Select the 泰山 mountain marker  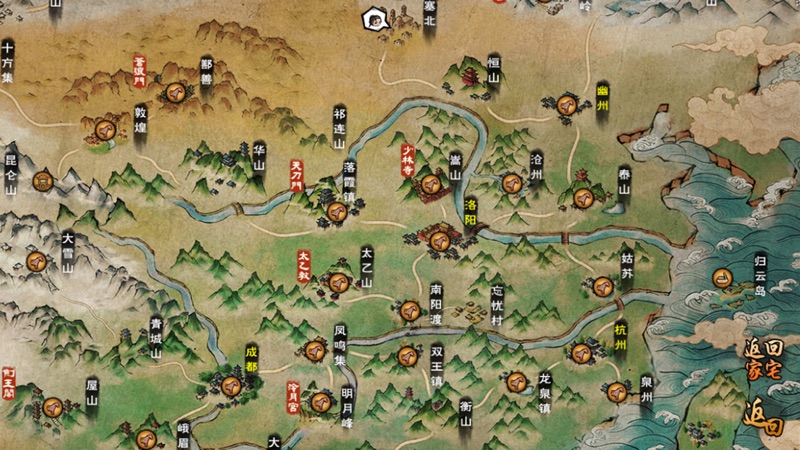(583, 197)
